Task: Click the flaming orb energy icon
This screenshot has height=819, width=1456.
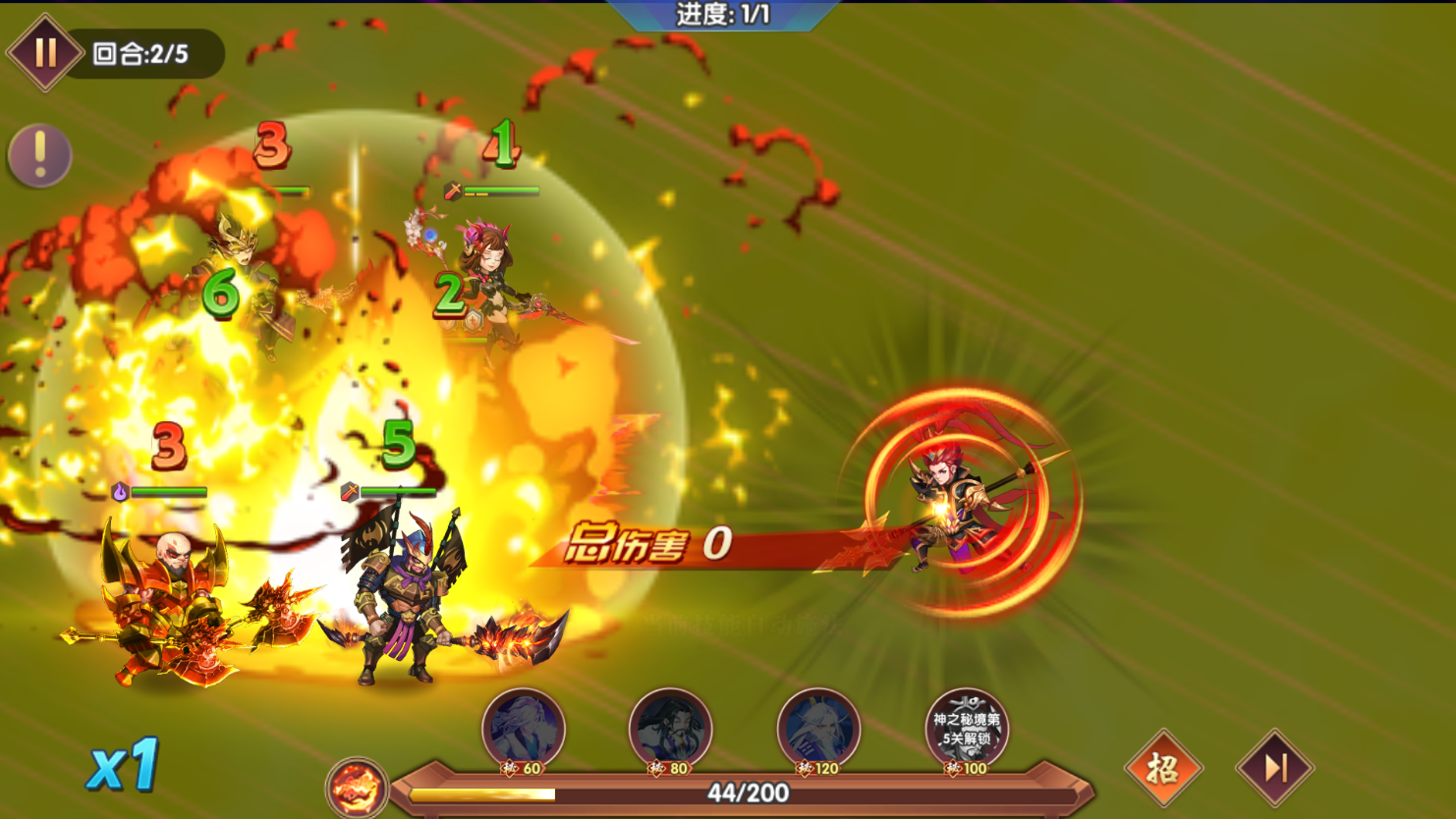Action: pyautogui.click(x=357, y=788)
